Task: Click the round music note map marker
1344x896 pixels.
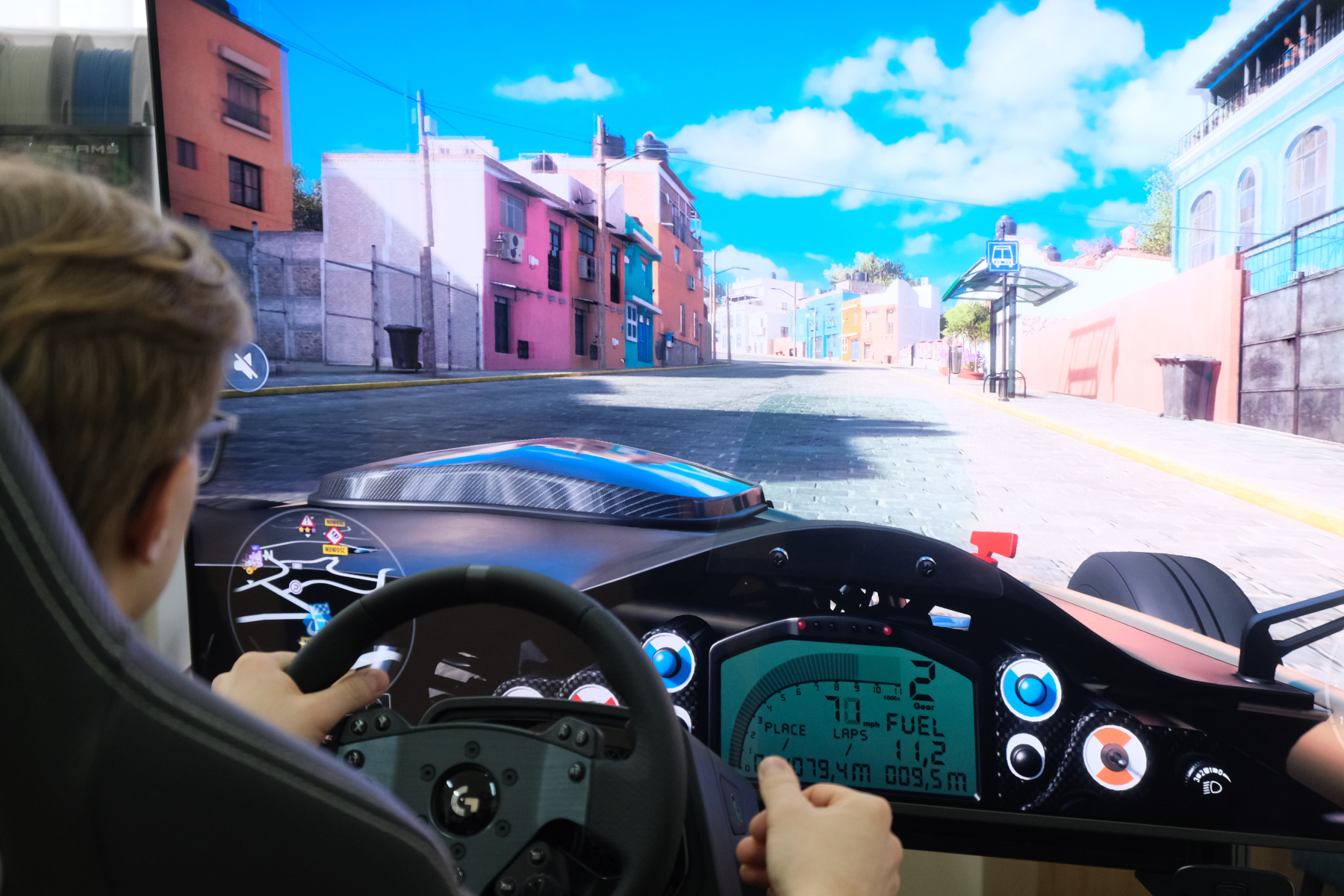Action: pos(296,587)
